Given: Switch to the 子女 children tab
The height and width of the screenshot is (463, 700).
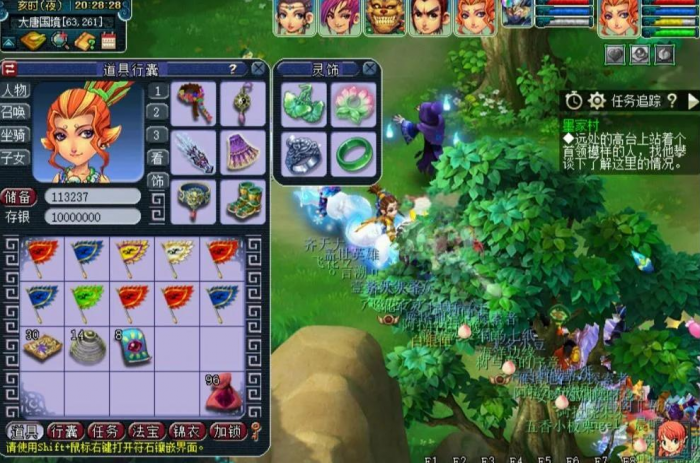Looking at the screenshot, I should 15,157.
